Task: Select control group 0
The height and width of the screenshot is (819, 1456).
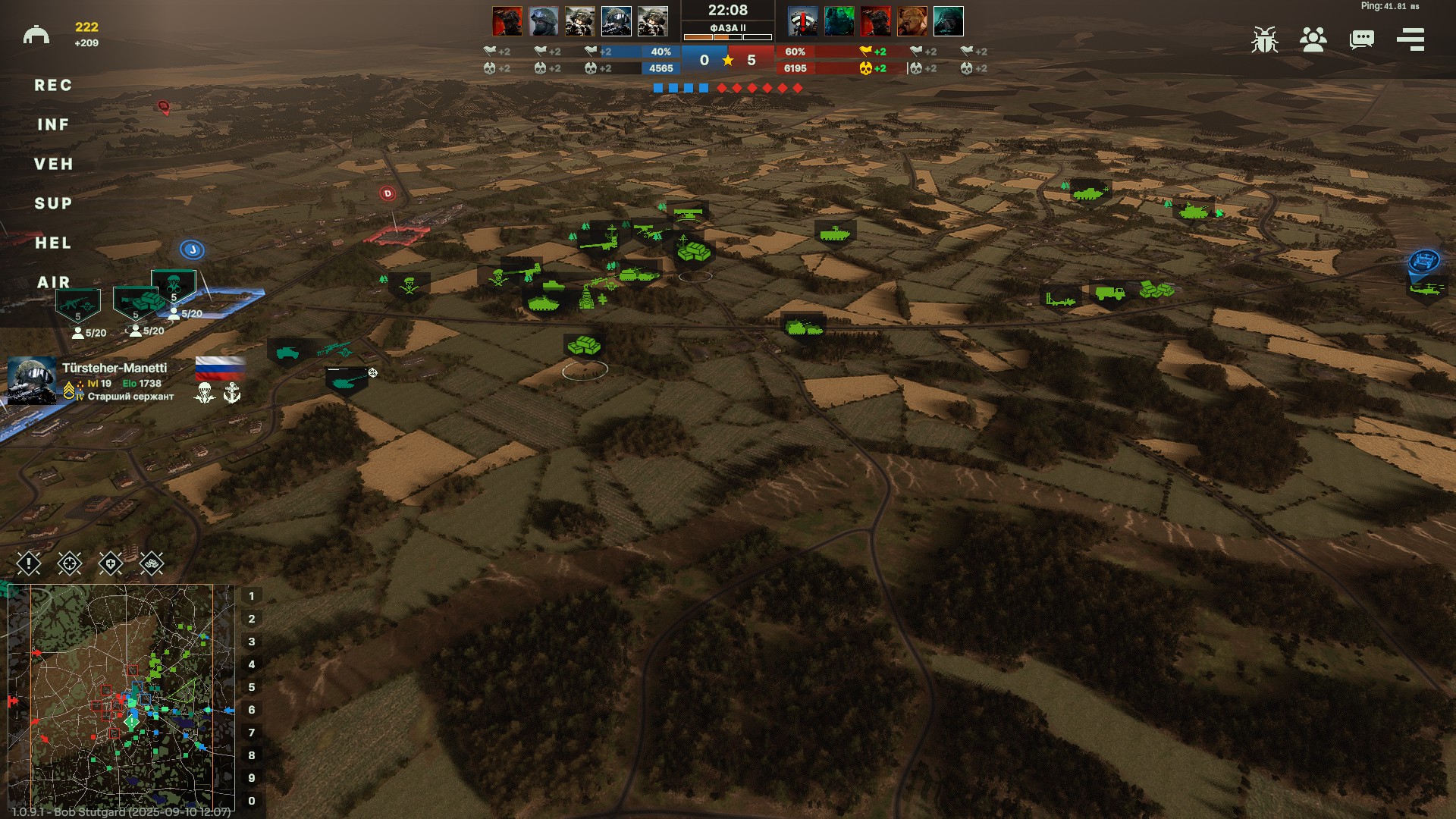Action: pyautogui.click(x=252, y=801)
